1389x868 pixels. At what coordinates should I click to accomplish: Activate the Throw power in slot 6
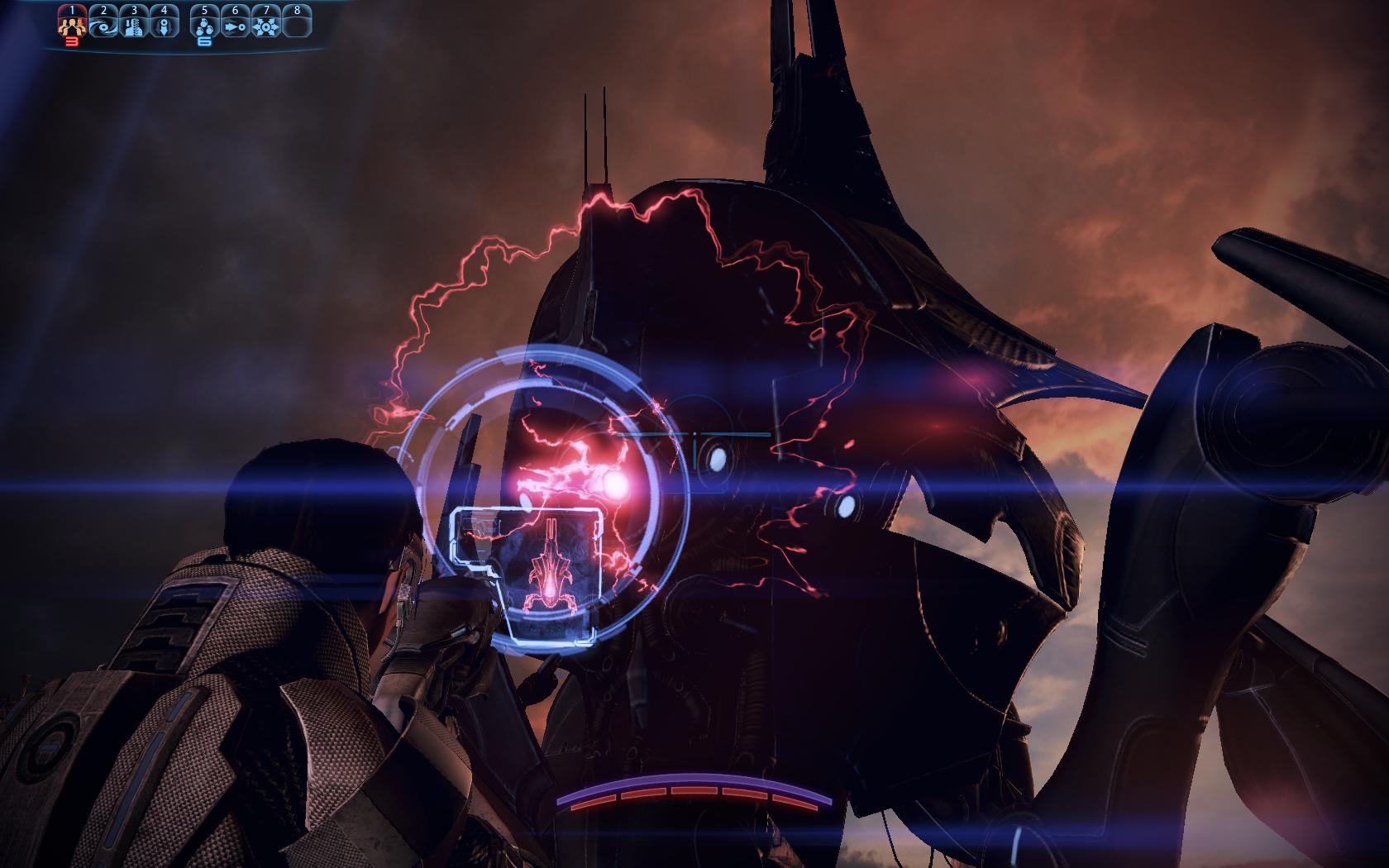click(x=236, y=26)
